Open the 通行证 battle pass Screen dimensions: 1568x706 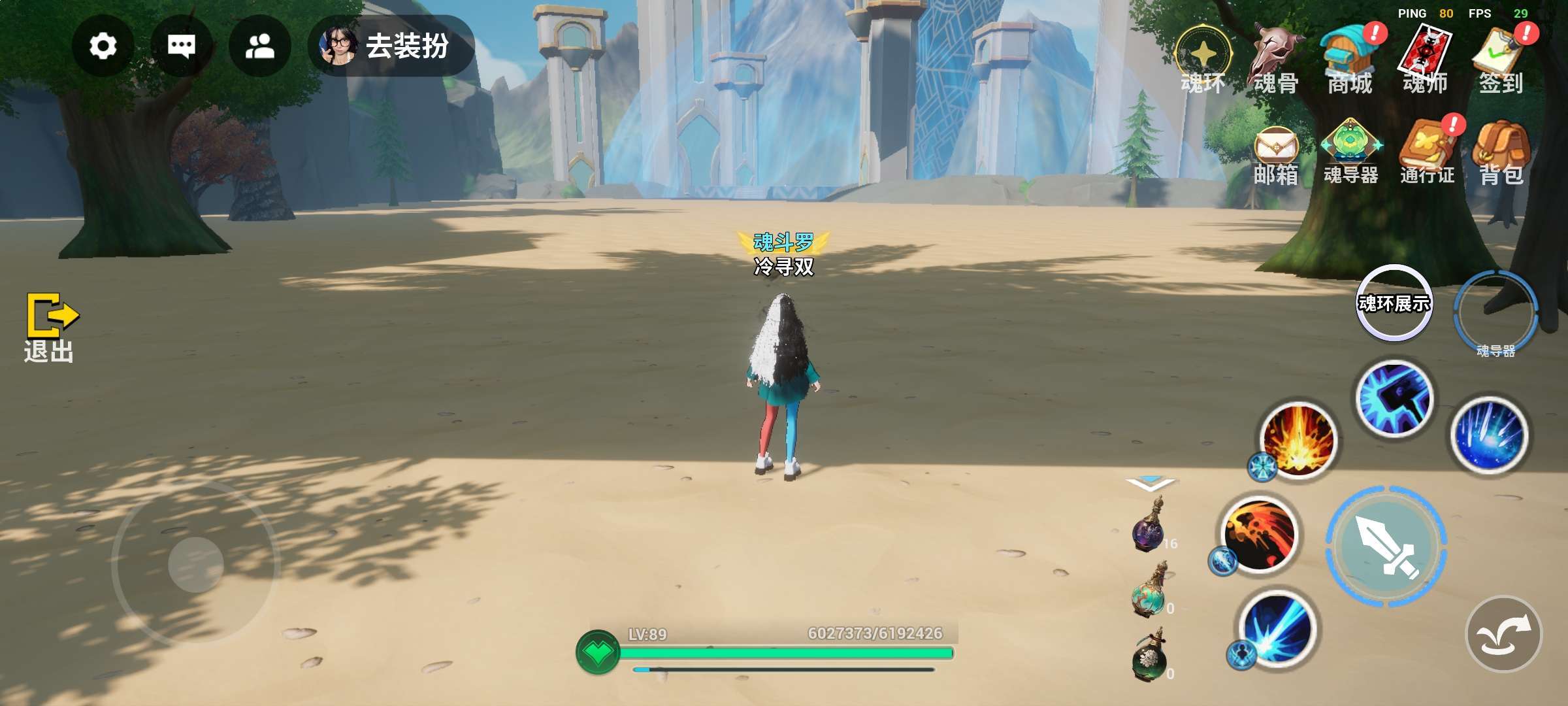click(x=1427, y=152)
